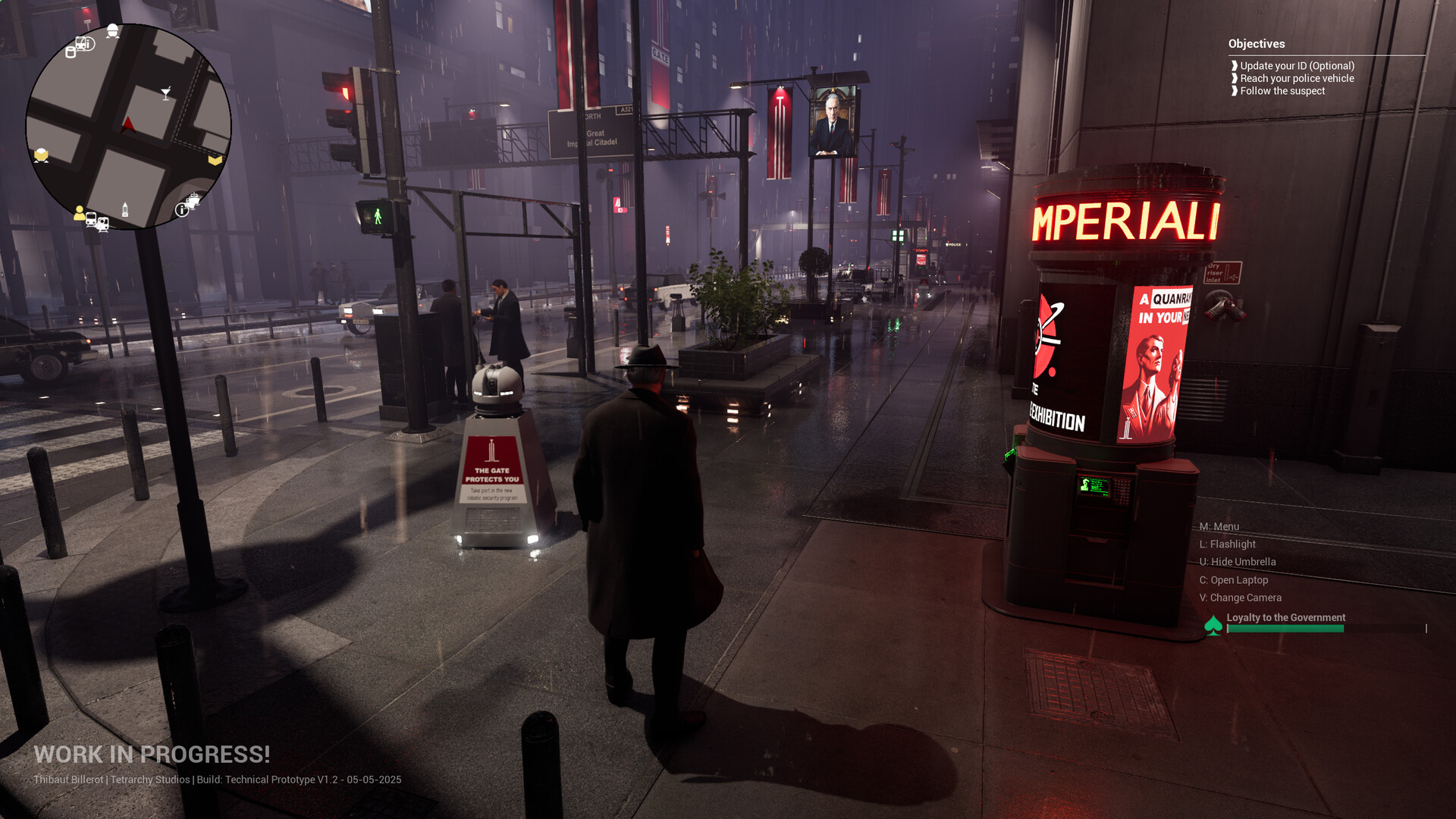Choose the 'Reach your police vehicle' objective

pos(1297,78)
